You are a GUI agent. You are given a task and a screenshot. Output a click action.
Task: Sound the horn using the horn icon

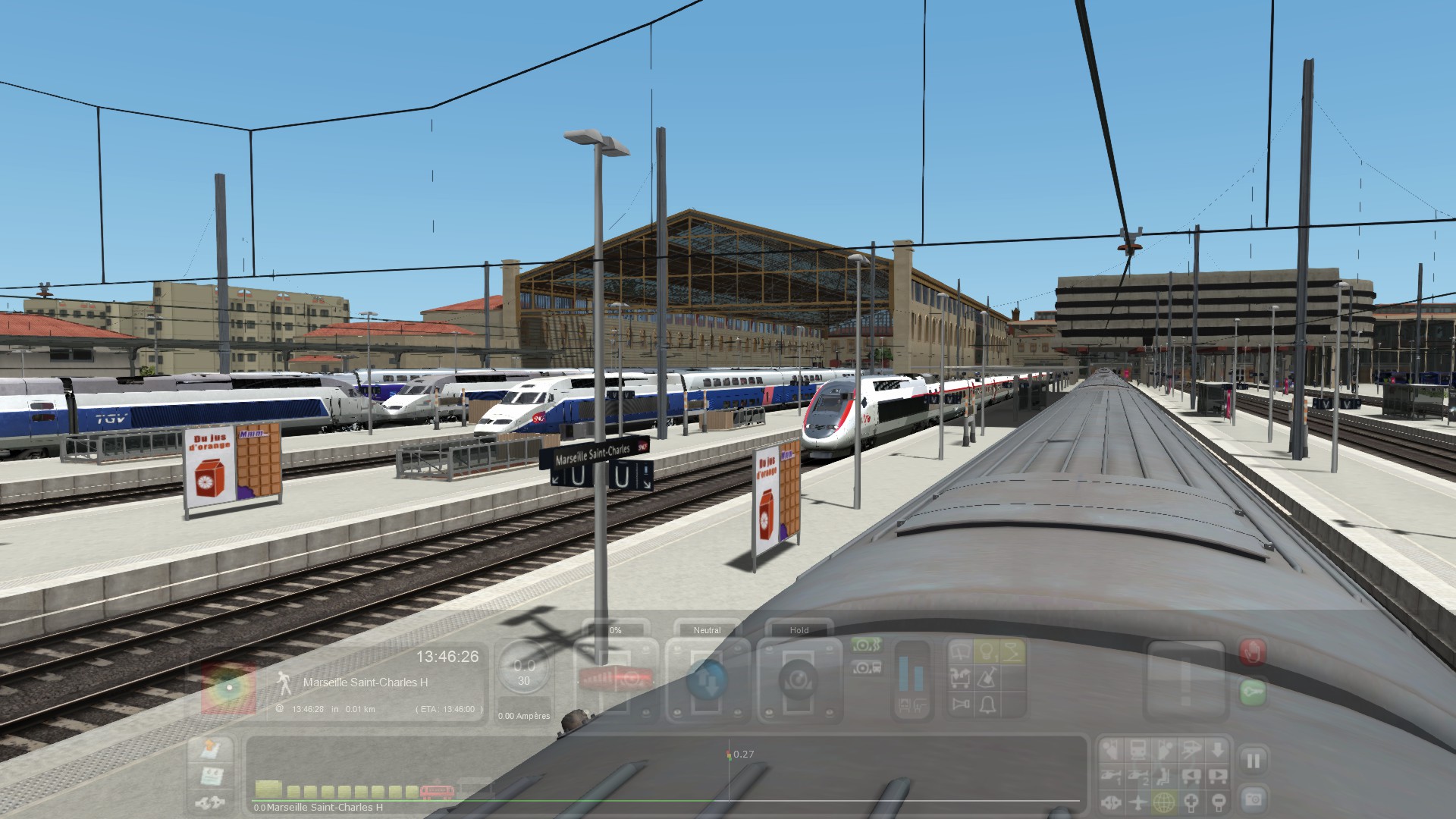(x=961, y=705)
